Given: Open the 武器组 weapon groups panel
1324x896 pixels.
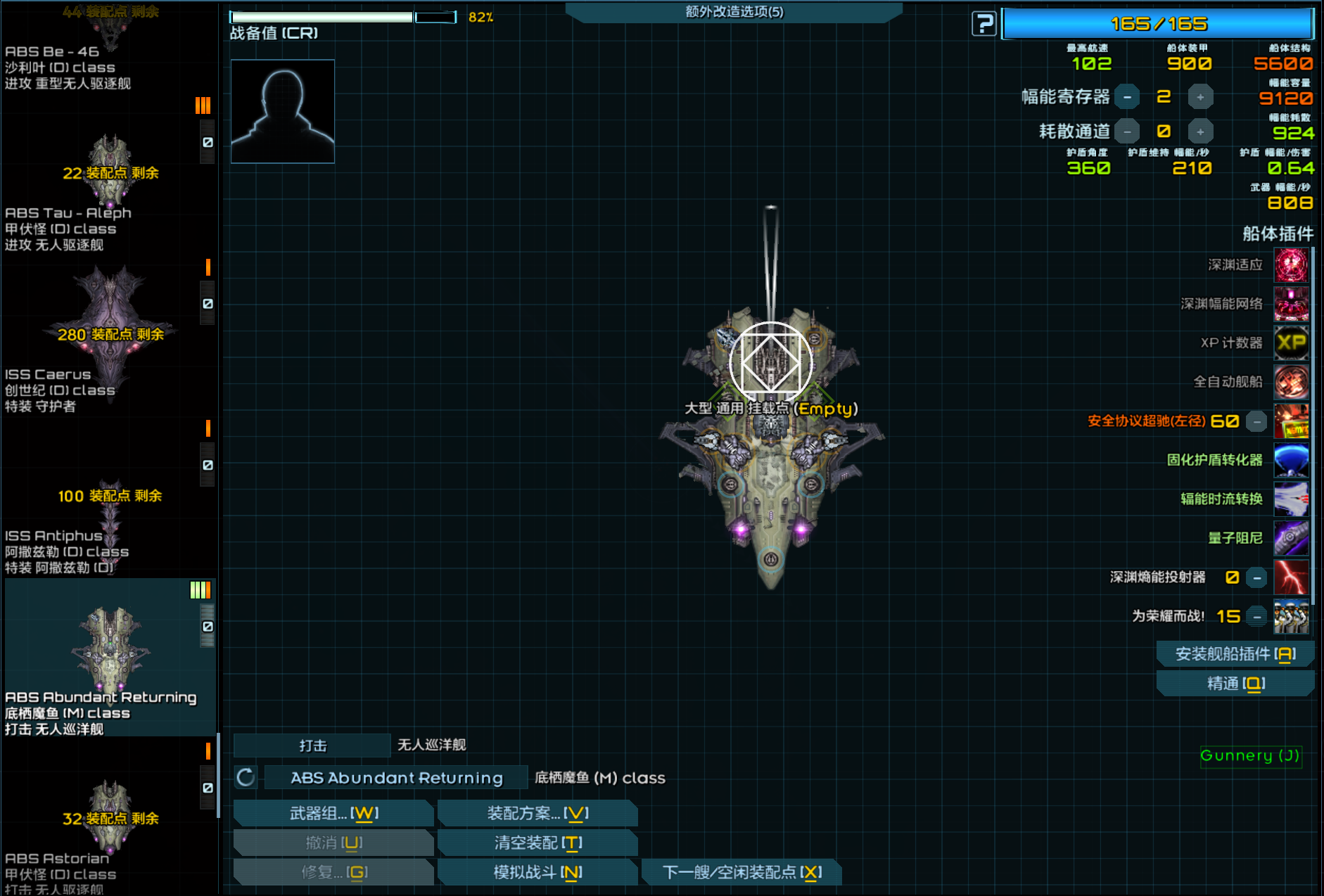Looking at the screenshot, I should pos(333,813).
